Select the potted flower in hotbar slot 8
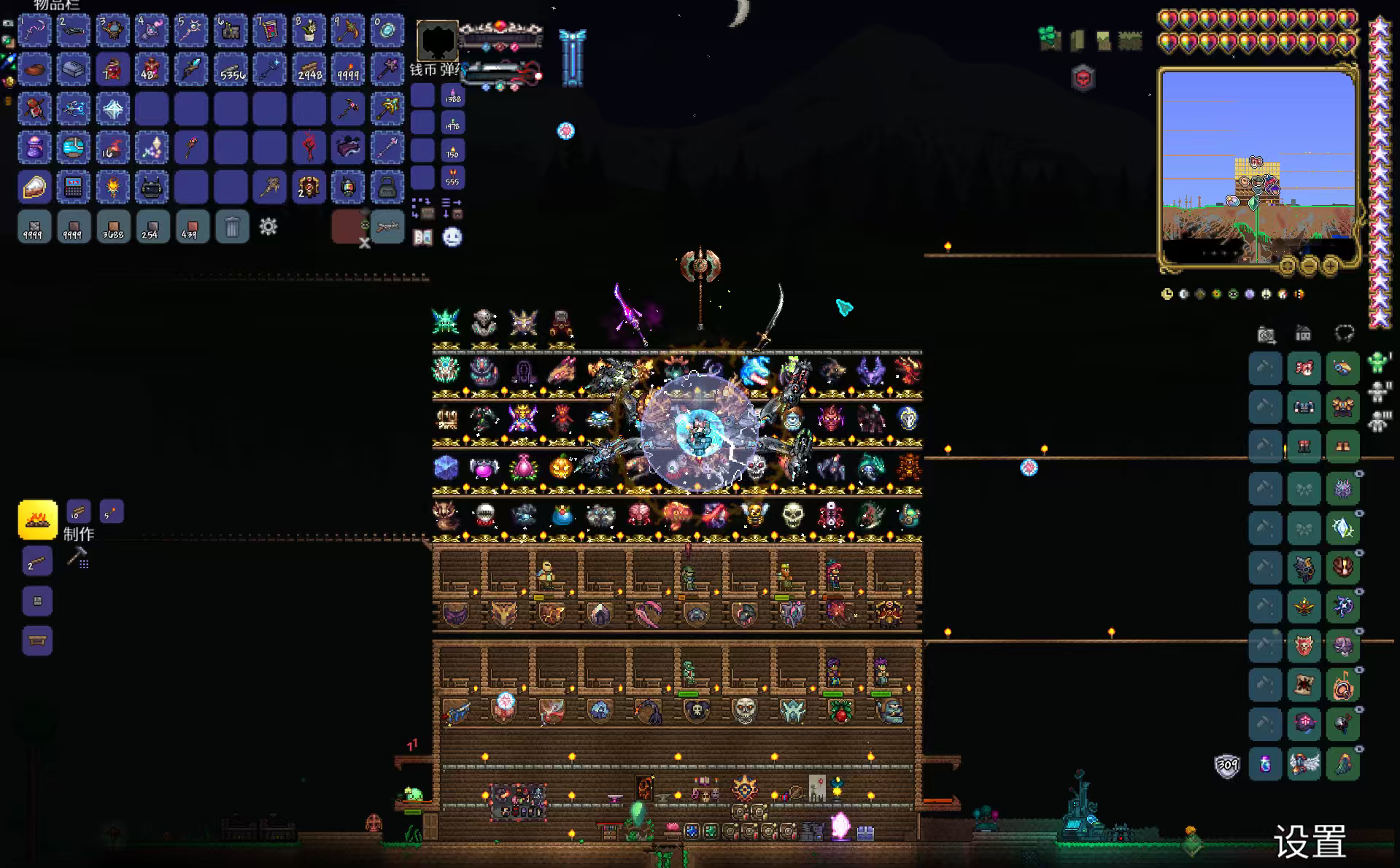Viewport: 1400px width, 868px height. (309, 31)
